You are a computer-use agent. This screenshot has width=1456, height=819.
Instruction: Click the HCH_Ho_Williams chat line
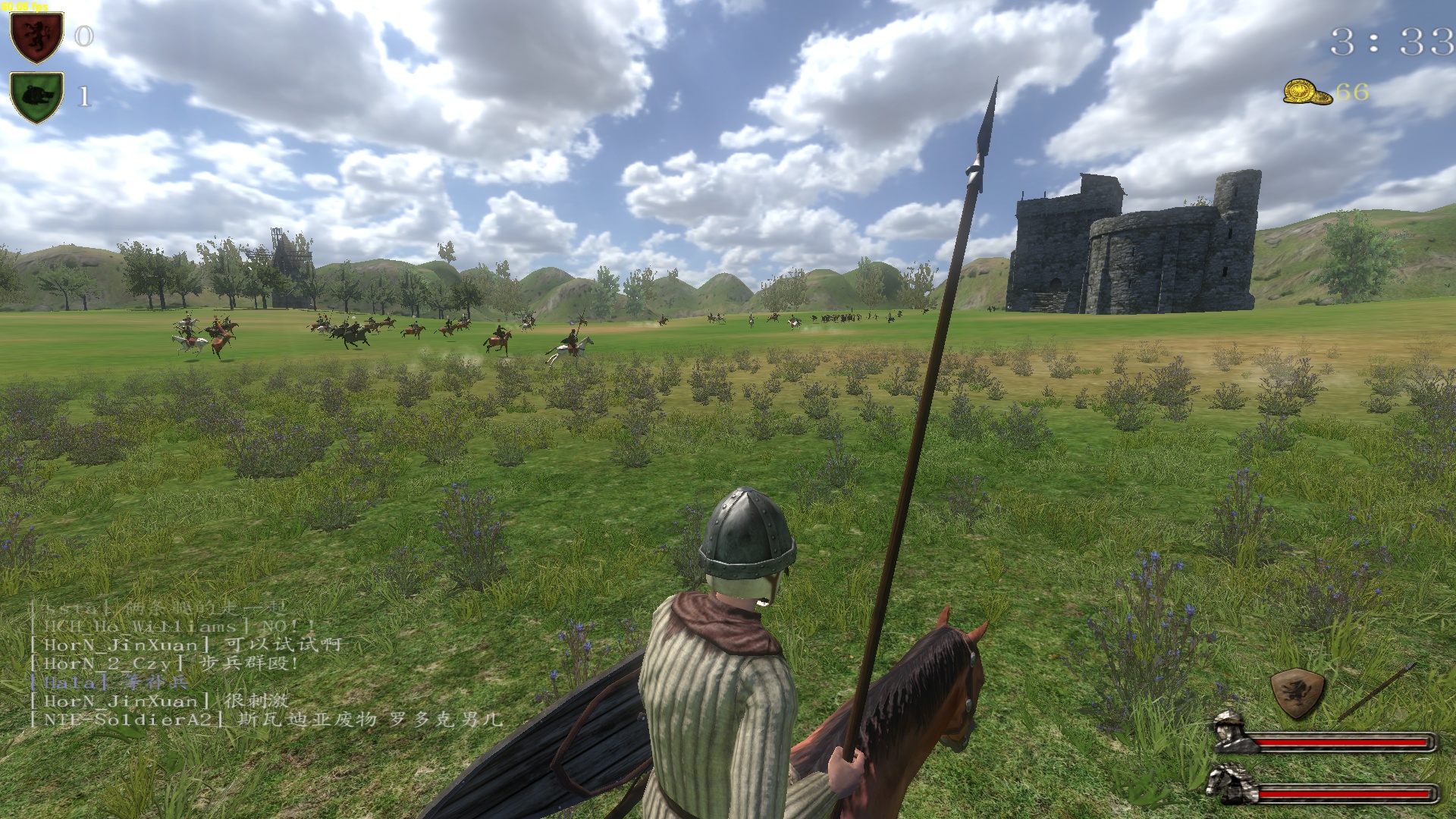(x=172, y=626)
